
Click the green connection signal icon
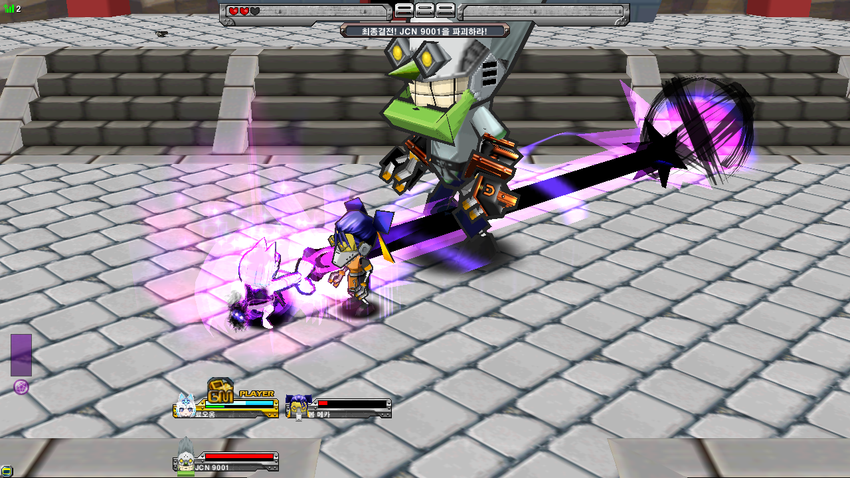point(9,8)
